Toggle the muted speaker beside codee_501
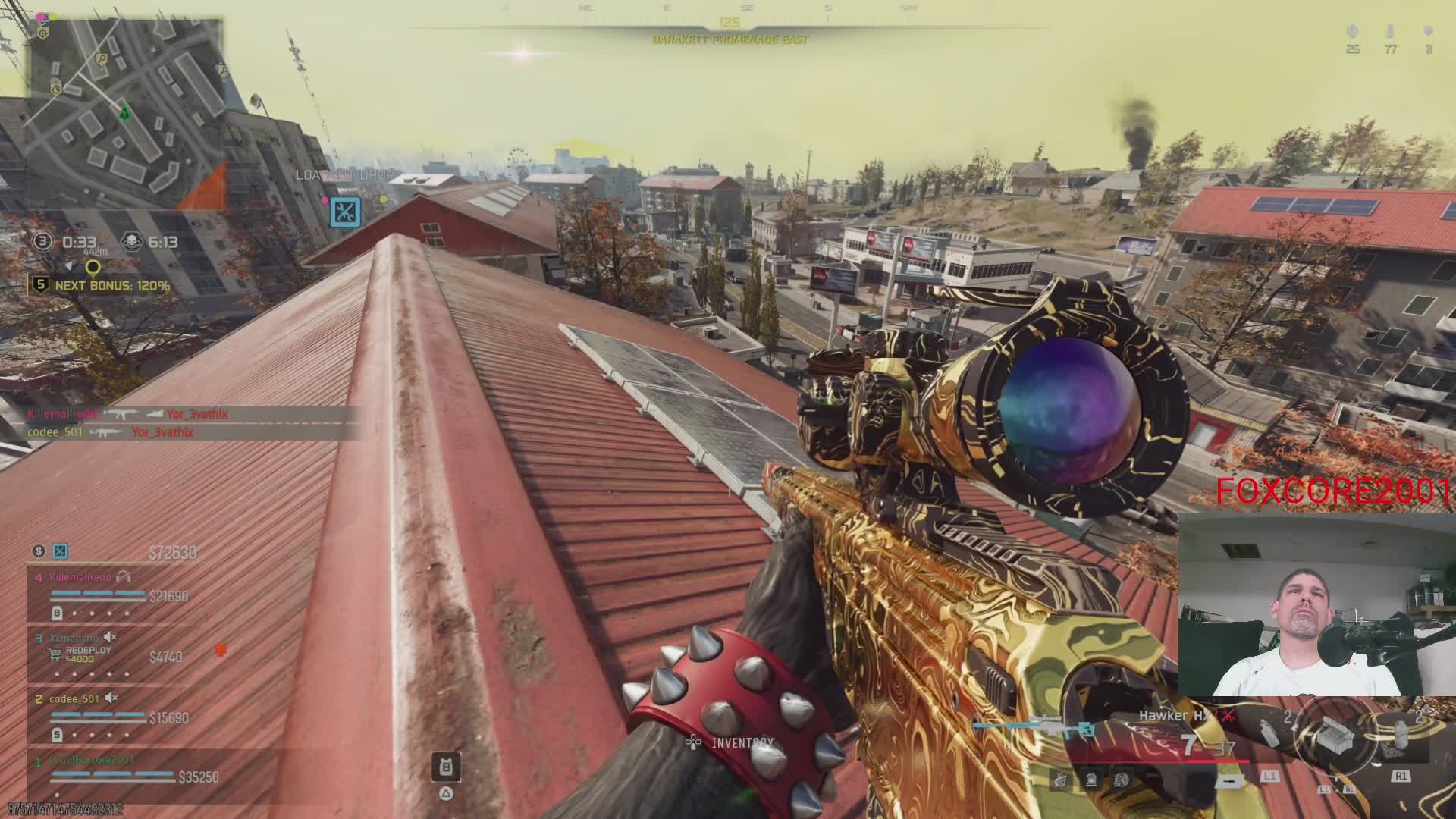Image resolution: width=1456 pixels, height=819 pixels. [x=111, y=698]
